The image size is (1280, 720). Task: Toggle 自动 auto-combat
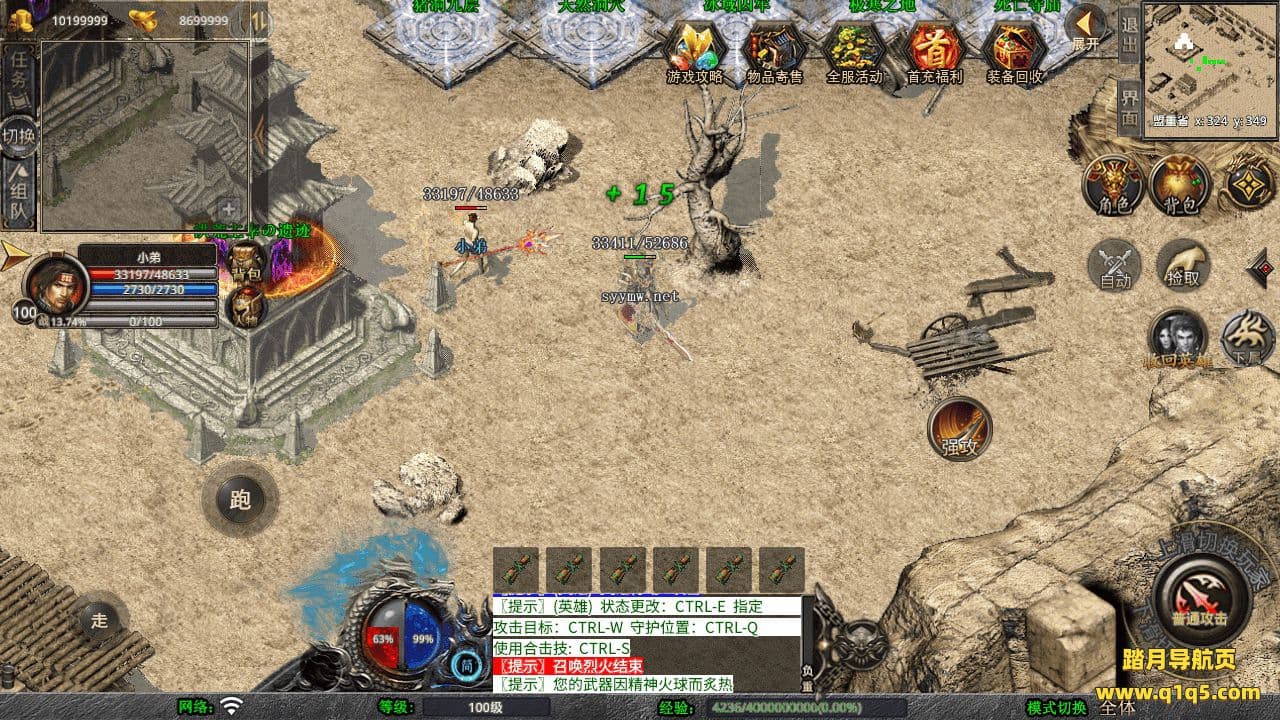1115,267
